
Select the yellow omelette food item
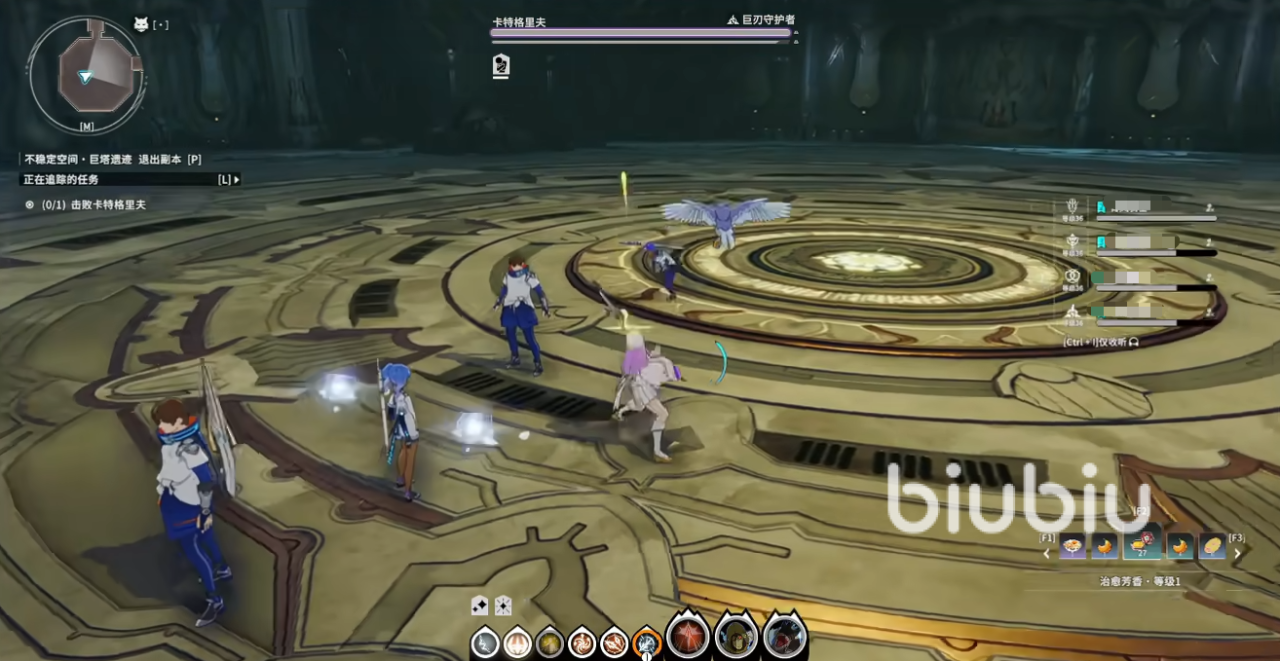1212,547
